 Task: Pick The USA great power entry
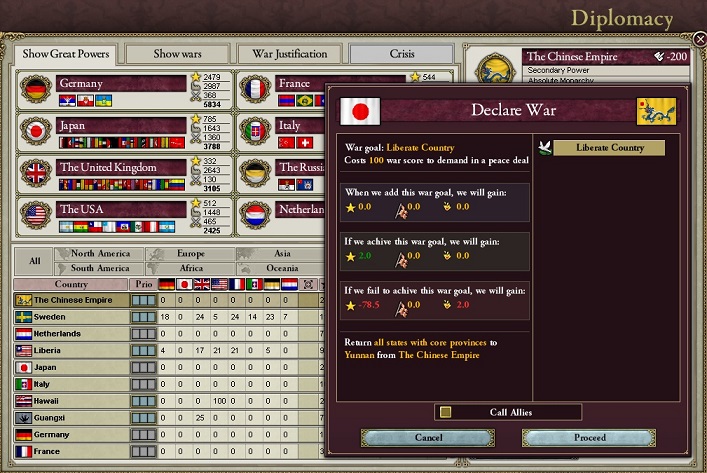(122, 209)
